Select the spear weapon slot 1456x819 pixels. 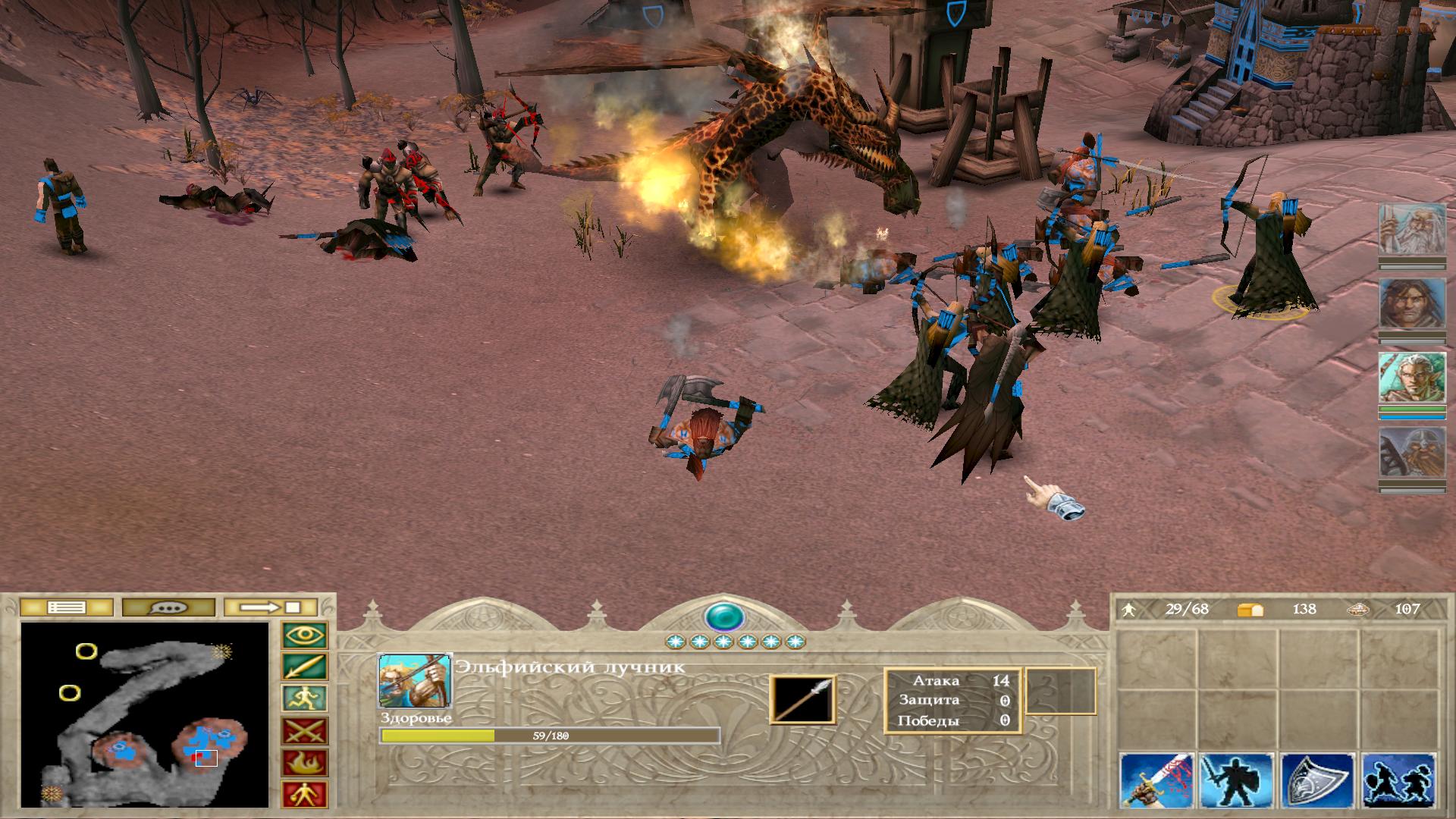(803, 700)
